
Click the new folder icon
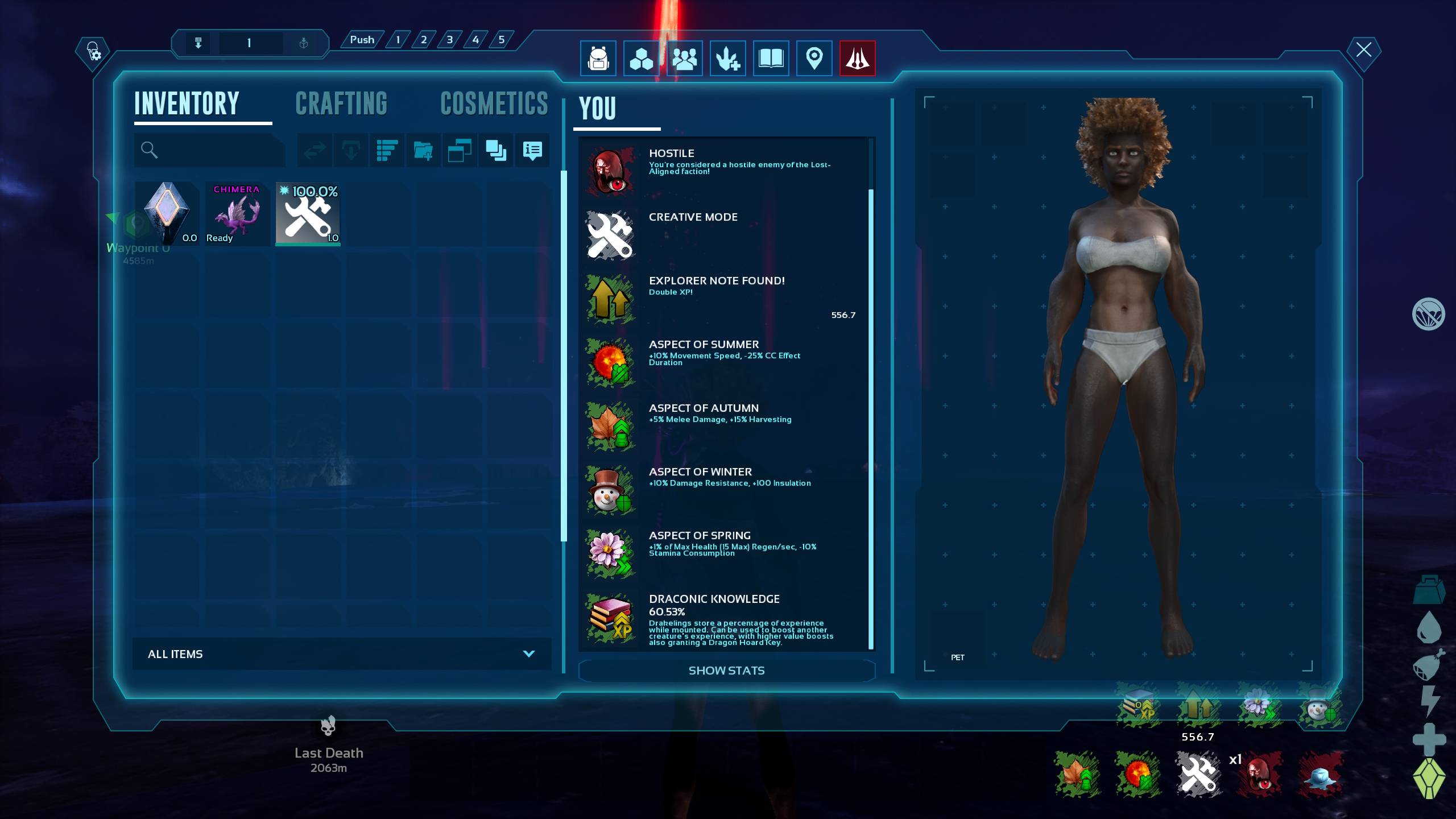[x=423, y=151]
